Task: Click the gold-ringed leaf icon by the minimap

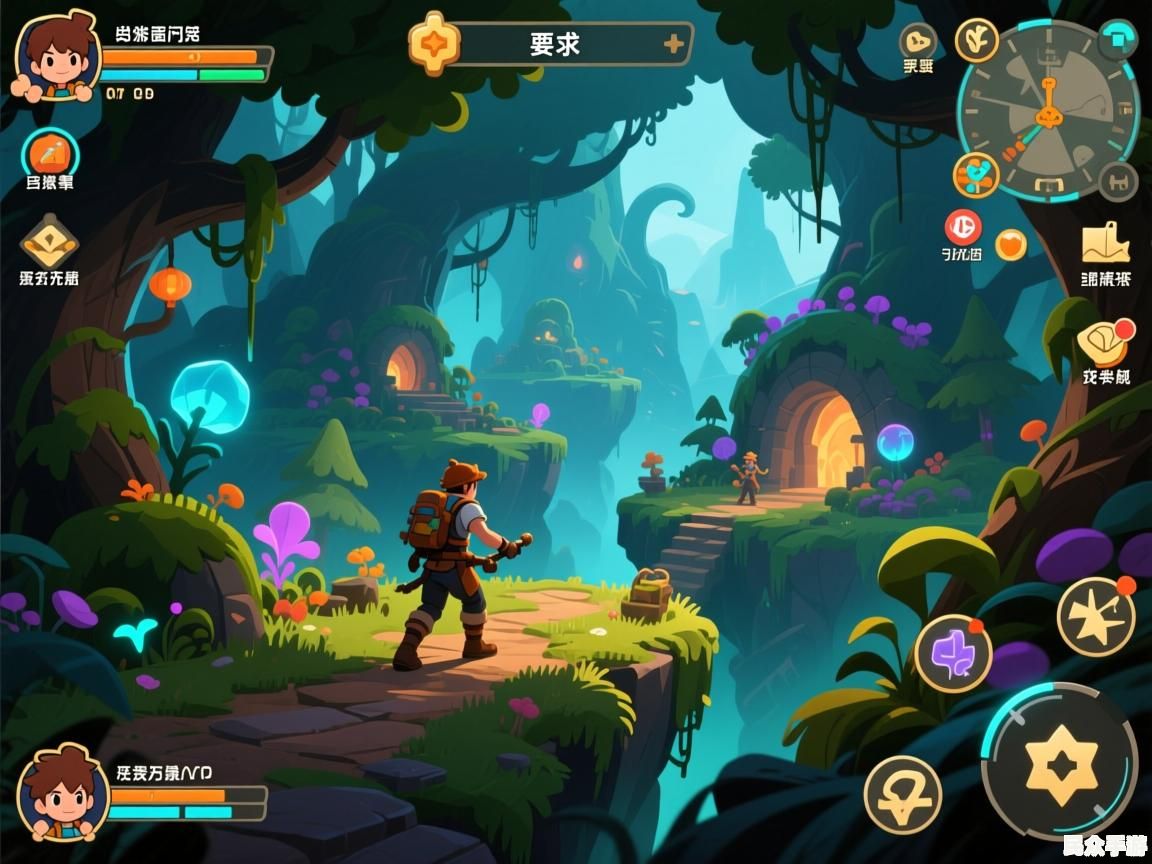Action: pos(977,40)
